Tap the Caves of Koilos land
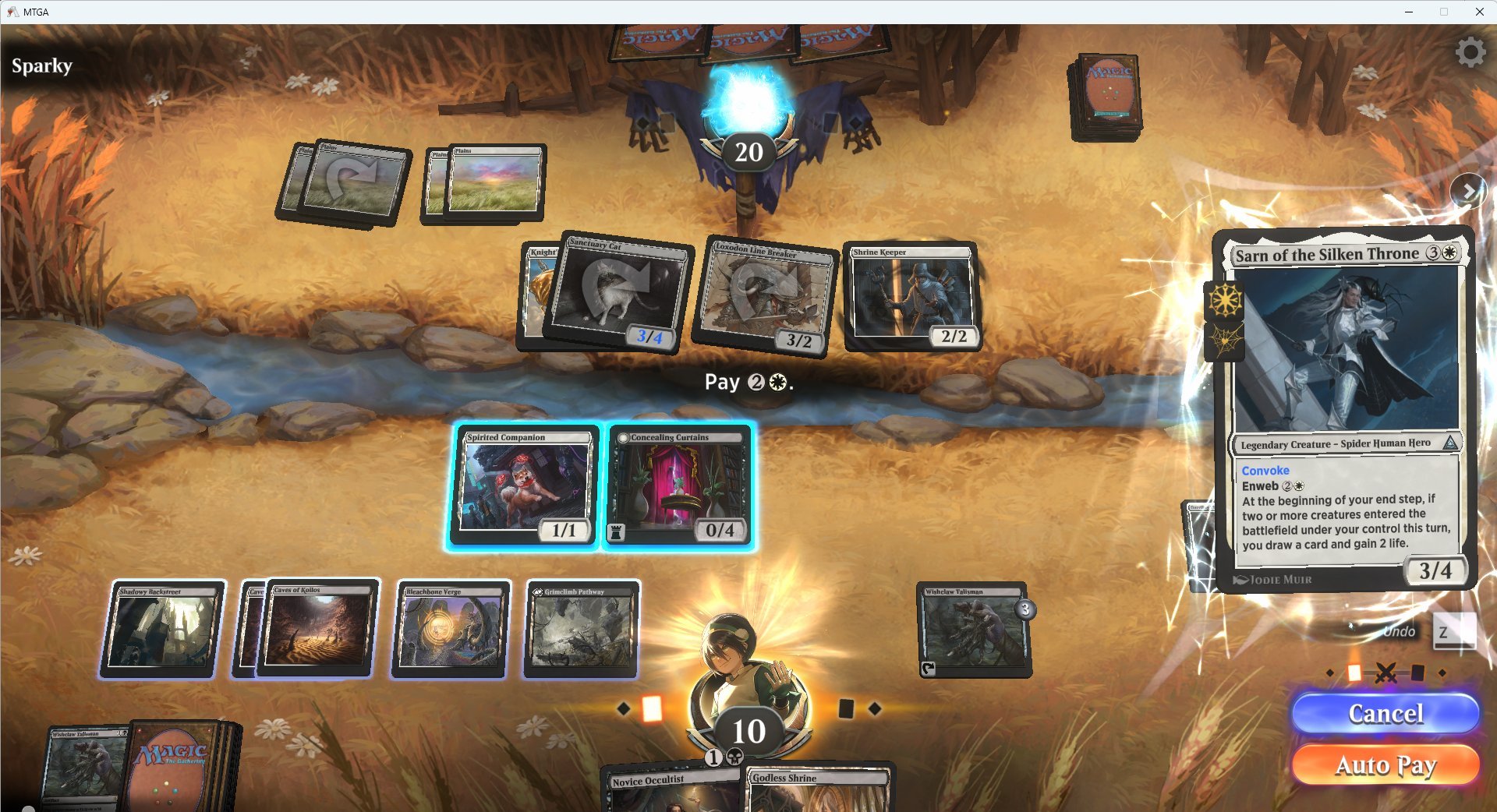The width and height of the screenshot is (1497, 812). click(318, 629)
